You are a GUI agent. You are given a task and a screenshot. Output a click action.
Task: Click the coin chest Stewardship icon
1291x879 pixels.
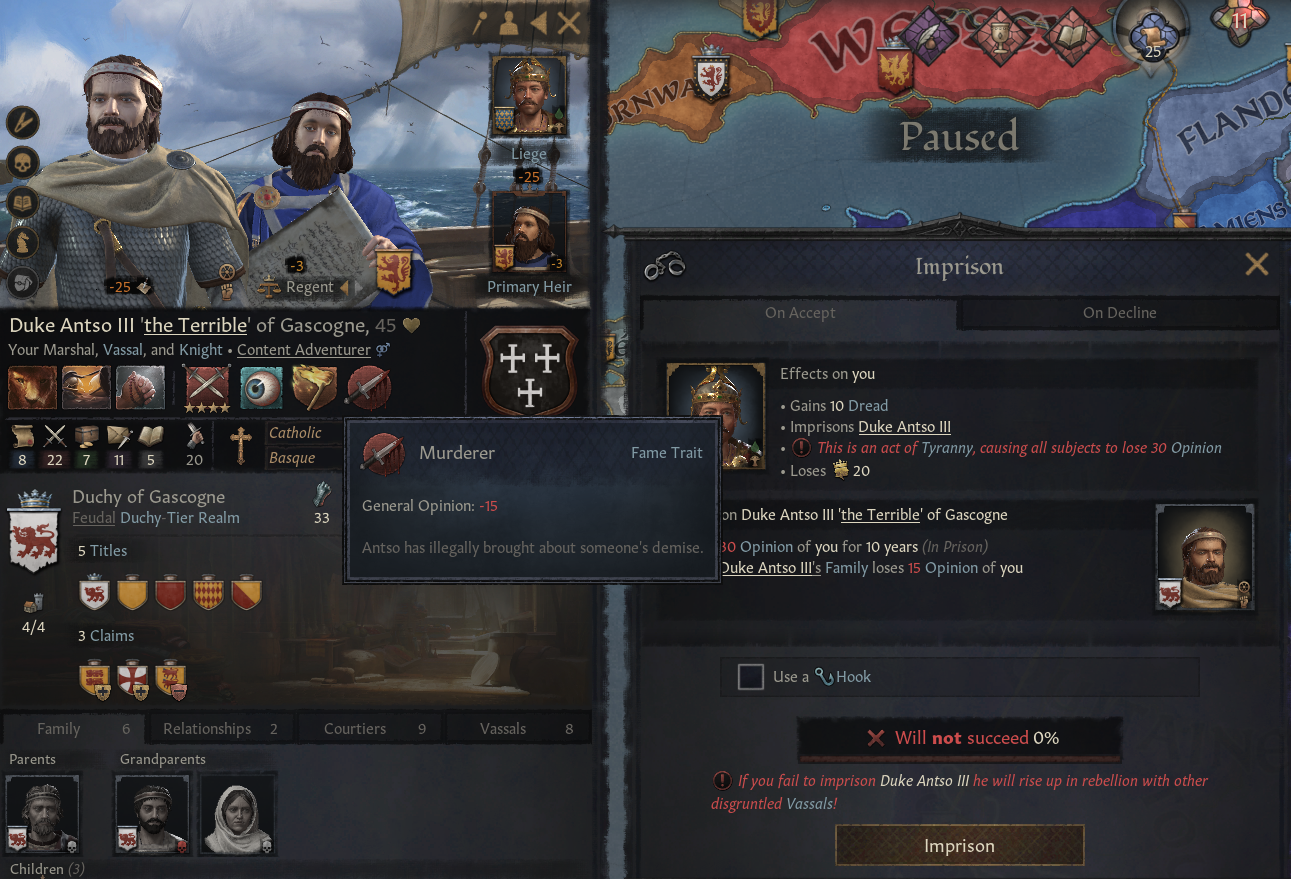(87, 433)
